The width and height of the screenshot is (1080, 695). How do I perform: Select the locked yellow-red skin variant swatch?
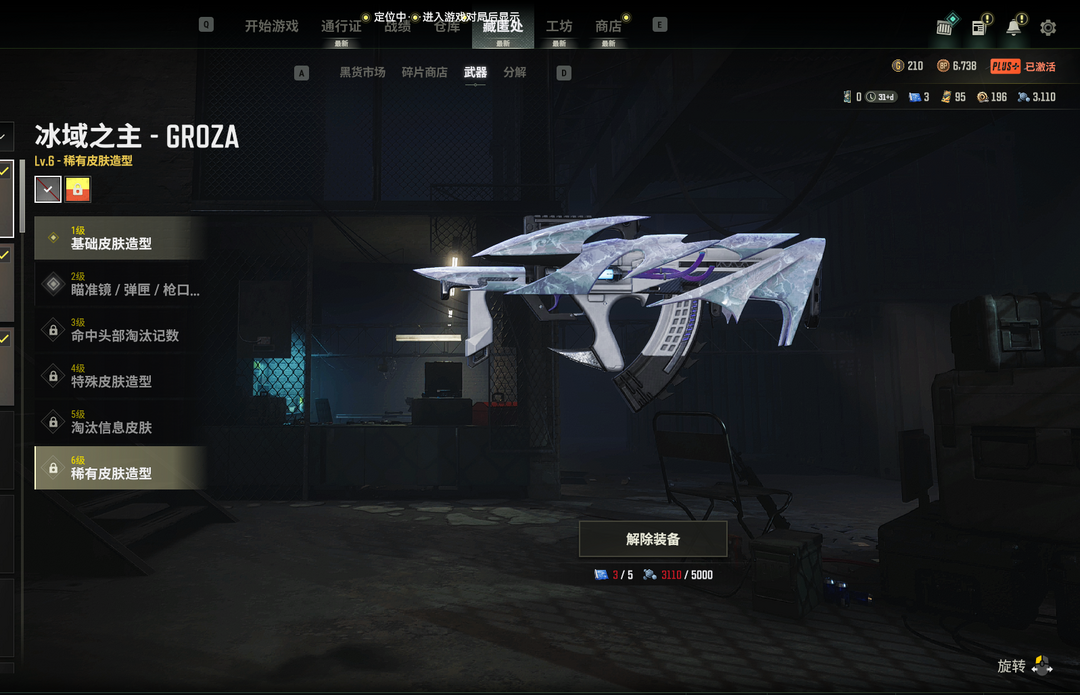[x=78, y=189]
